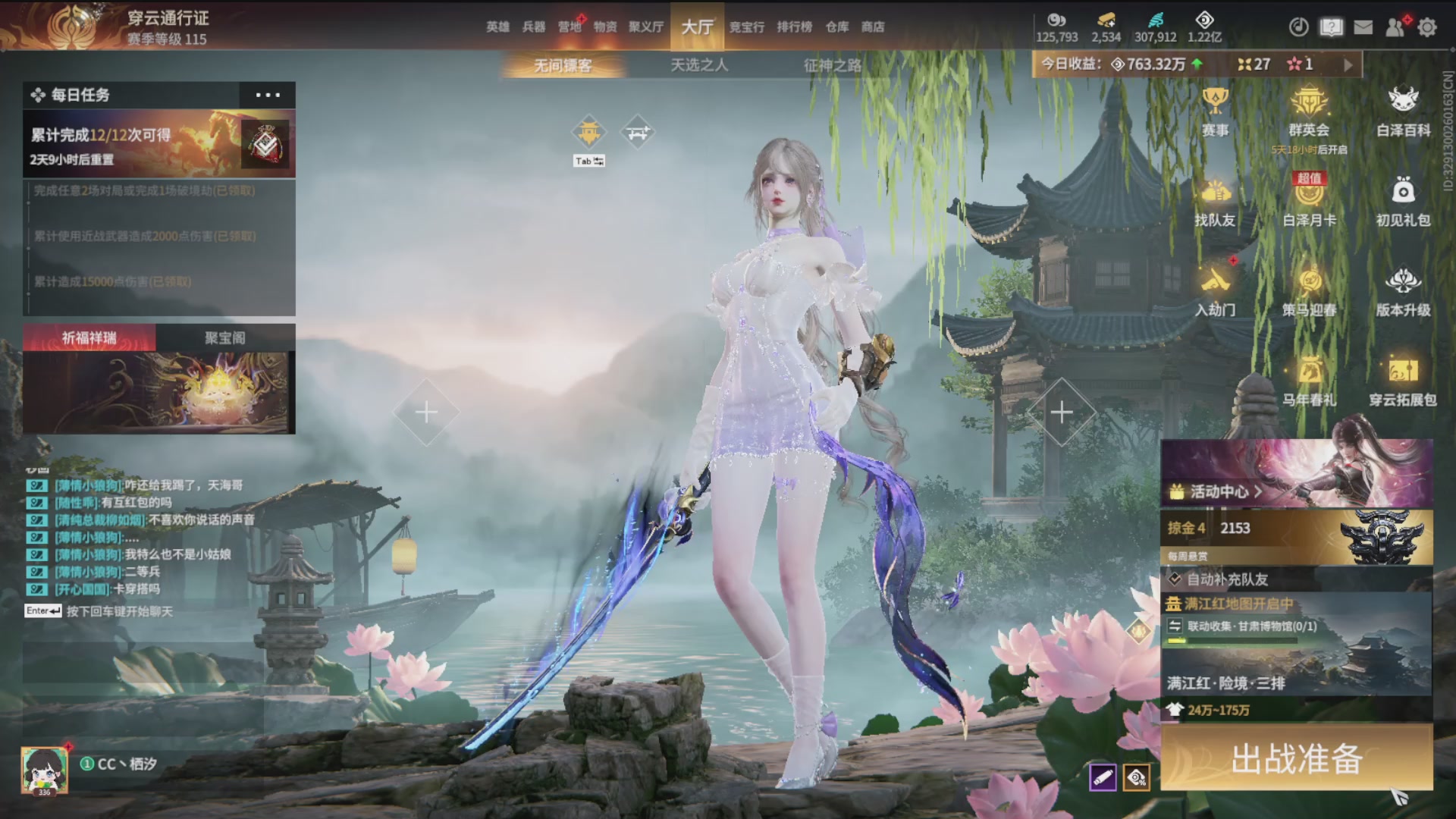Open the 赛事 tournament trophy

1215,111
